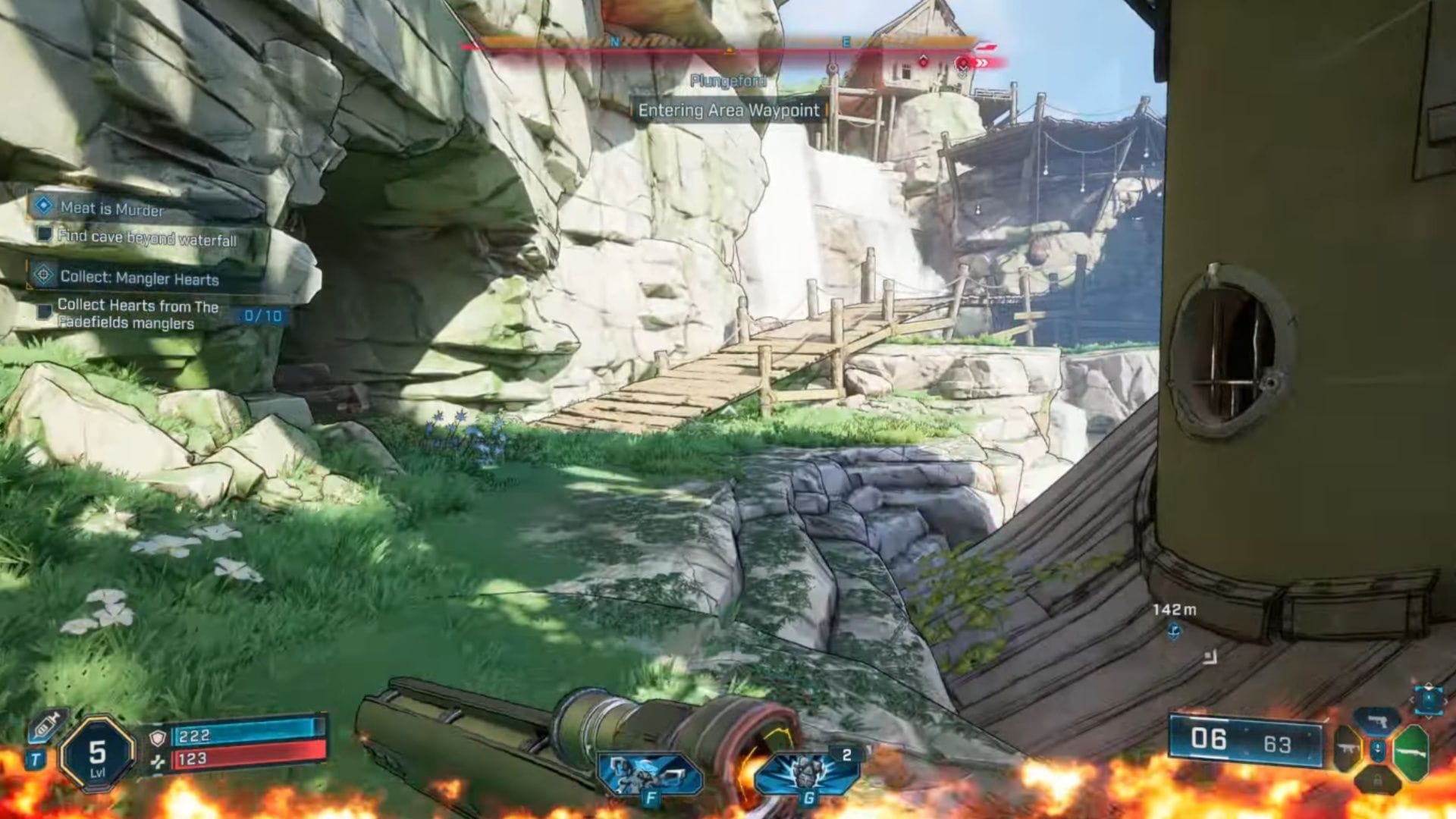Equip the submachine gun weapon slot
This screenshot has width=1456, height=819.
[x=1348, y=750]
